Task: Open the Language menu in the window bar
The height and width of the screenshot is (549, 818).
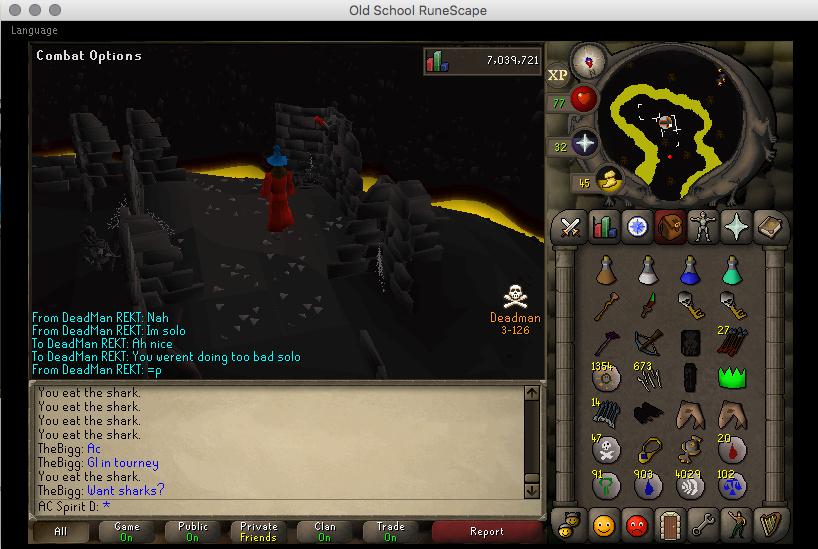Action: pos(34,30)
